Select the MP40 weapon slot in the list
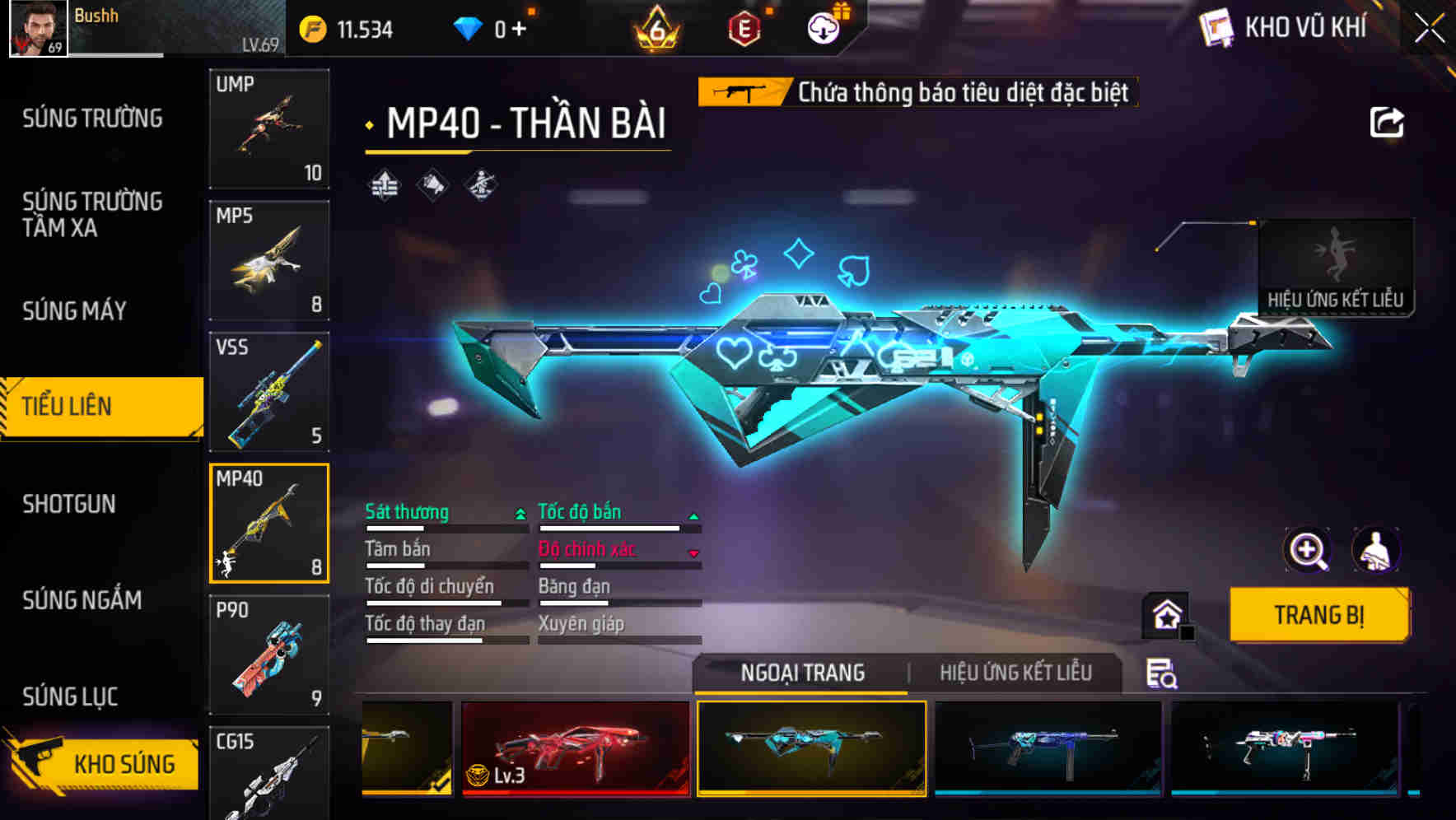Screen dimensions: 1456x820 tap(269, 524)
